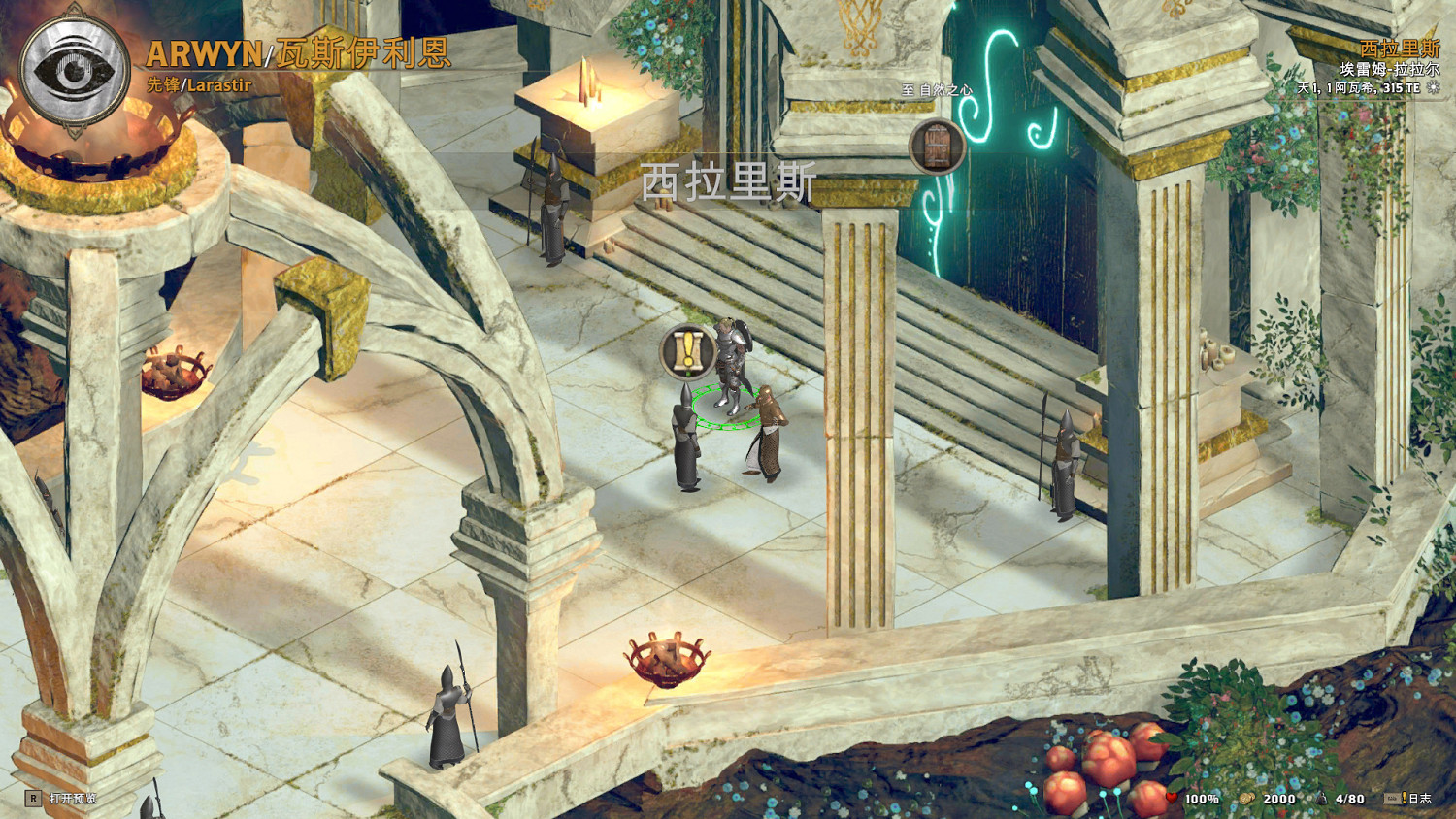
Task: Click the carry weight bag icon beside 4/80
Action: point(1323,799)
